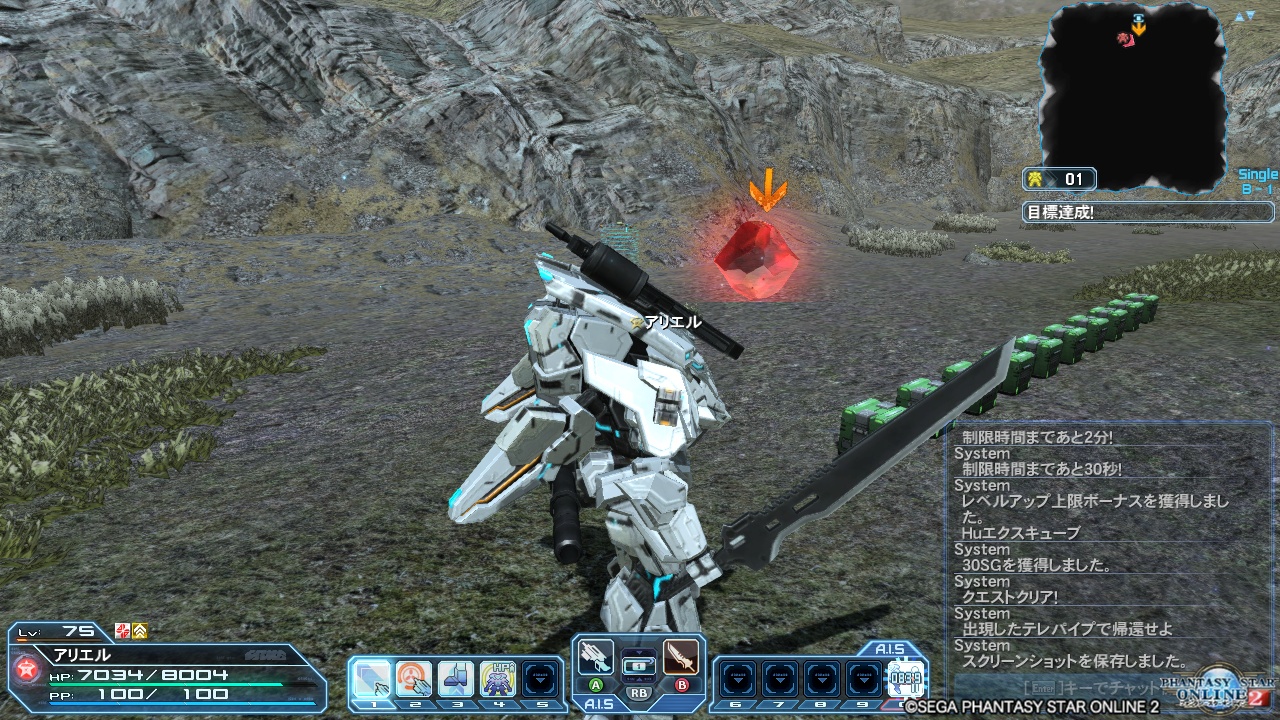This screenshot has height=720, width=1280.
Task: Toggle the minimap zoom arrows
Action: point(1244,17)
